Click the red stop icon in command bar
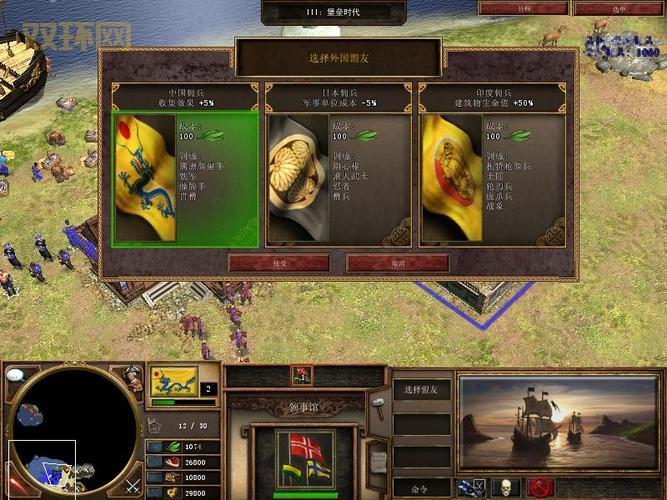667x500 pixels. click(542, 488)
